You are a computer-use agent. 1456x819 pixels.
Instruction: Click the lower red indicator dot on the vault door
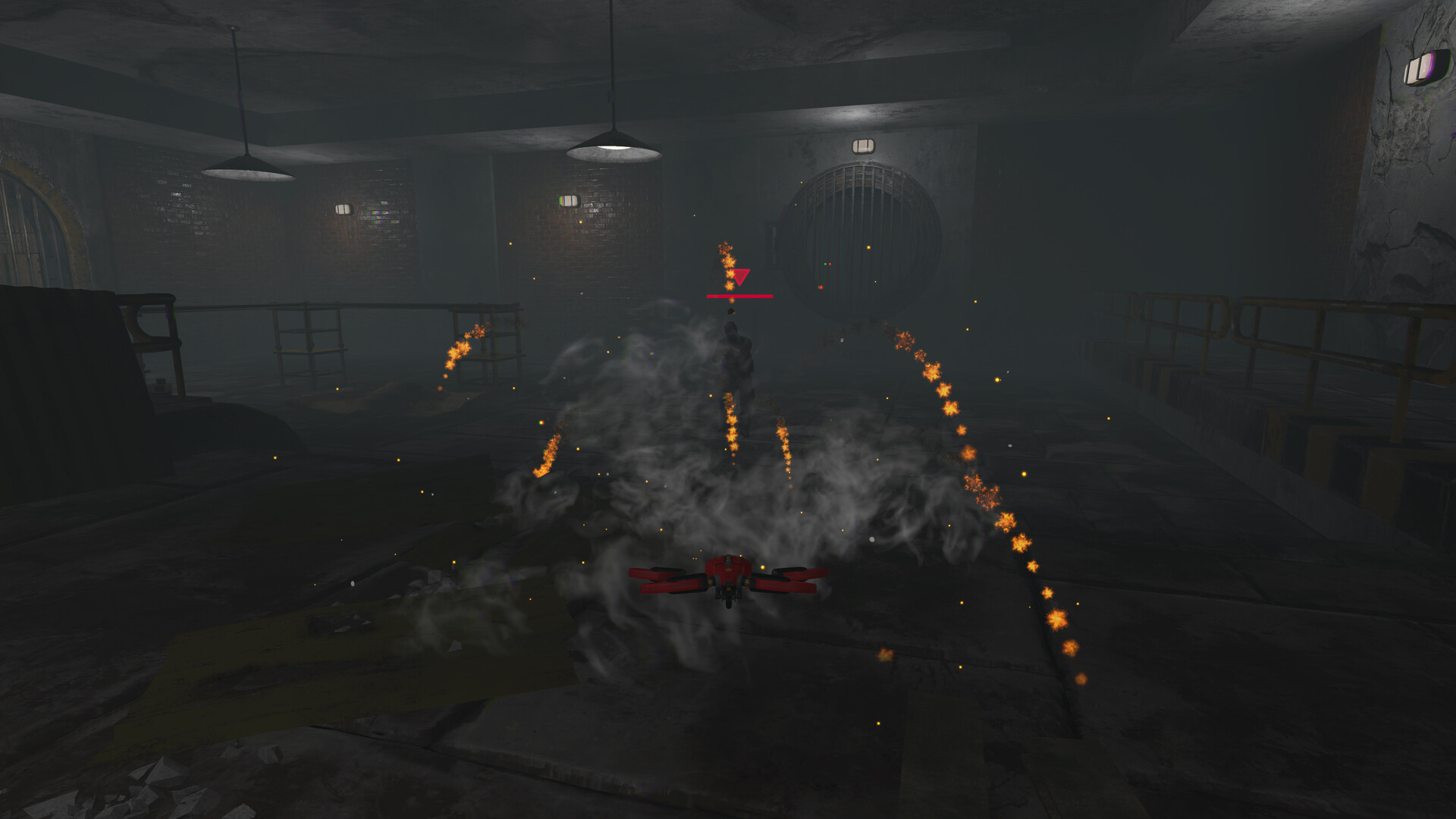pos(821,287)
